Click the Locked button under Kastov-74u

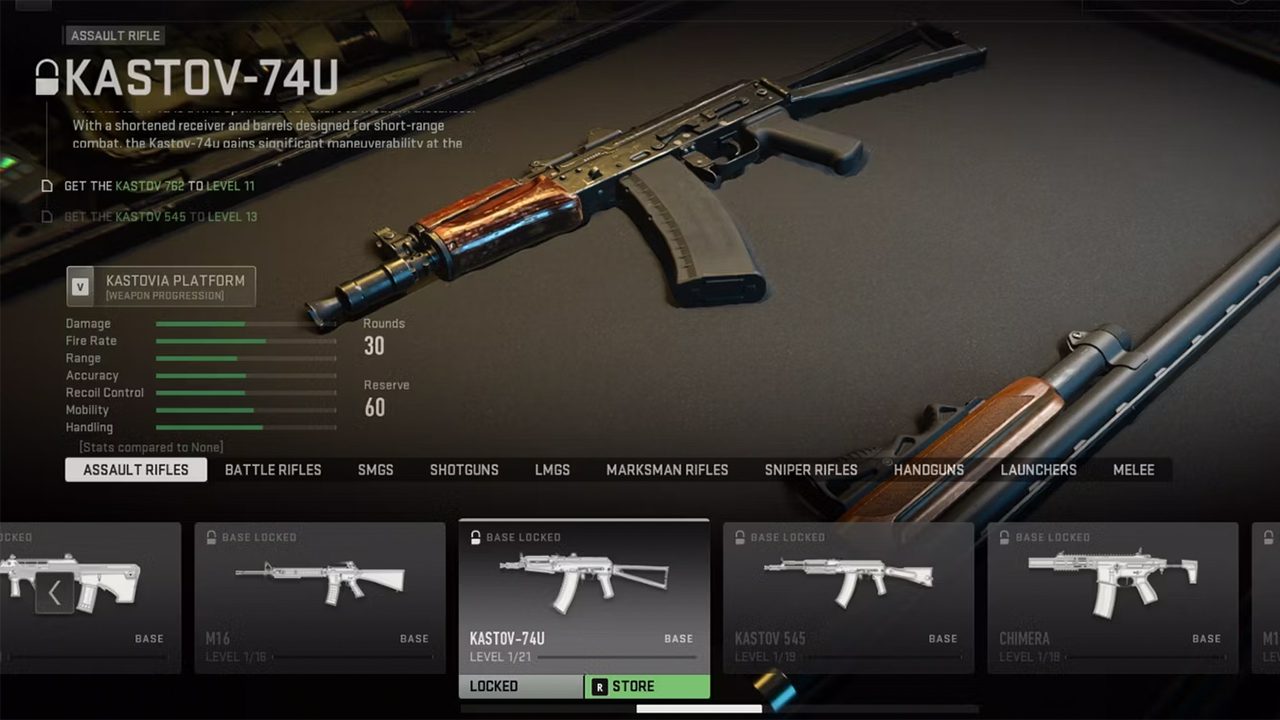point(521,687)
